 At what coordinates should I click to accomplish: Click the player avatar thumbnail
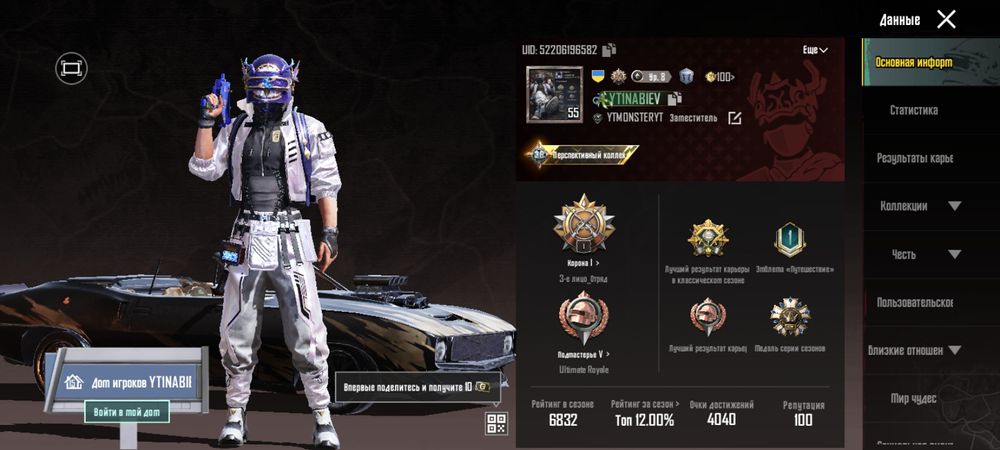(553, 94)
